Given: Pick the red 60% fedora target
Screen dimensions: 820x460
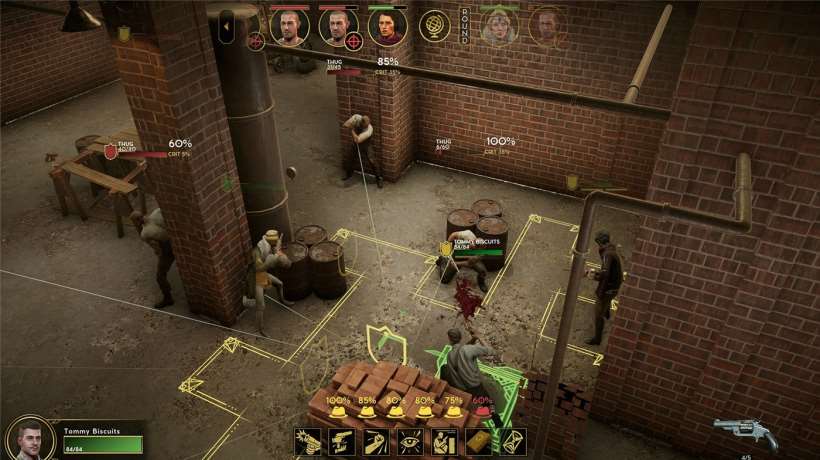Looking at the screenshot, I should [482, 411].
